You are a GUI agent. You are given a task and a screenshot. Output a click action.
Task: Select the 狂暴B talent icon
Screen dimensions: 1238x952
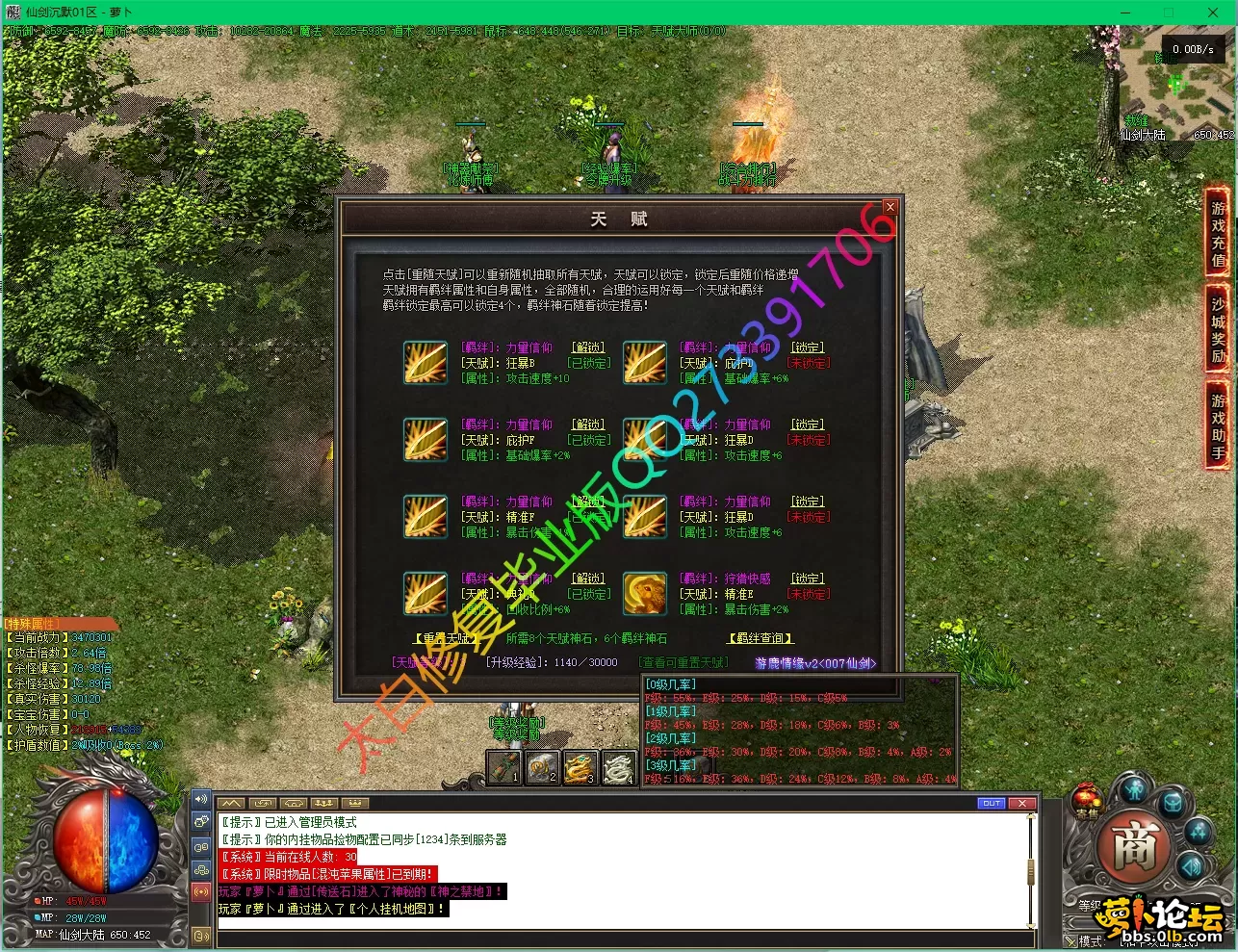(425, 363)
